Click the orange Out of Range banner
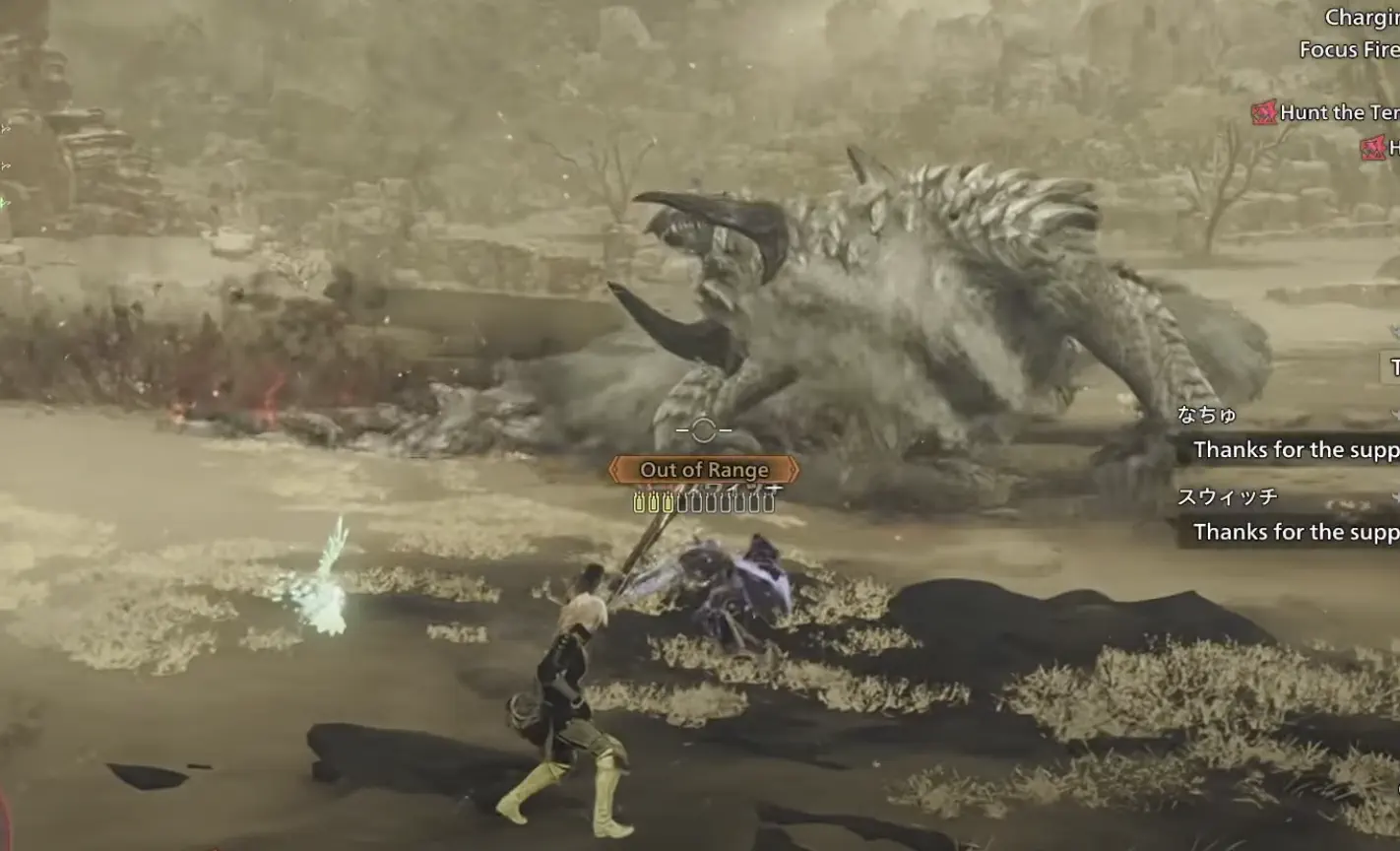This screenshot has height=851, width=1400. pos(704,470)
